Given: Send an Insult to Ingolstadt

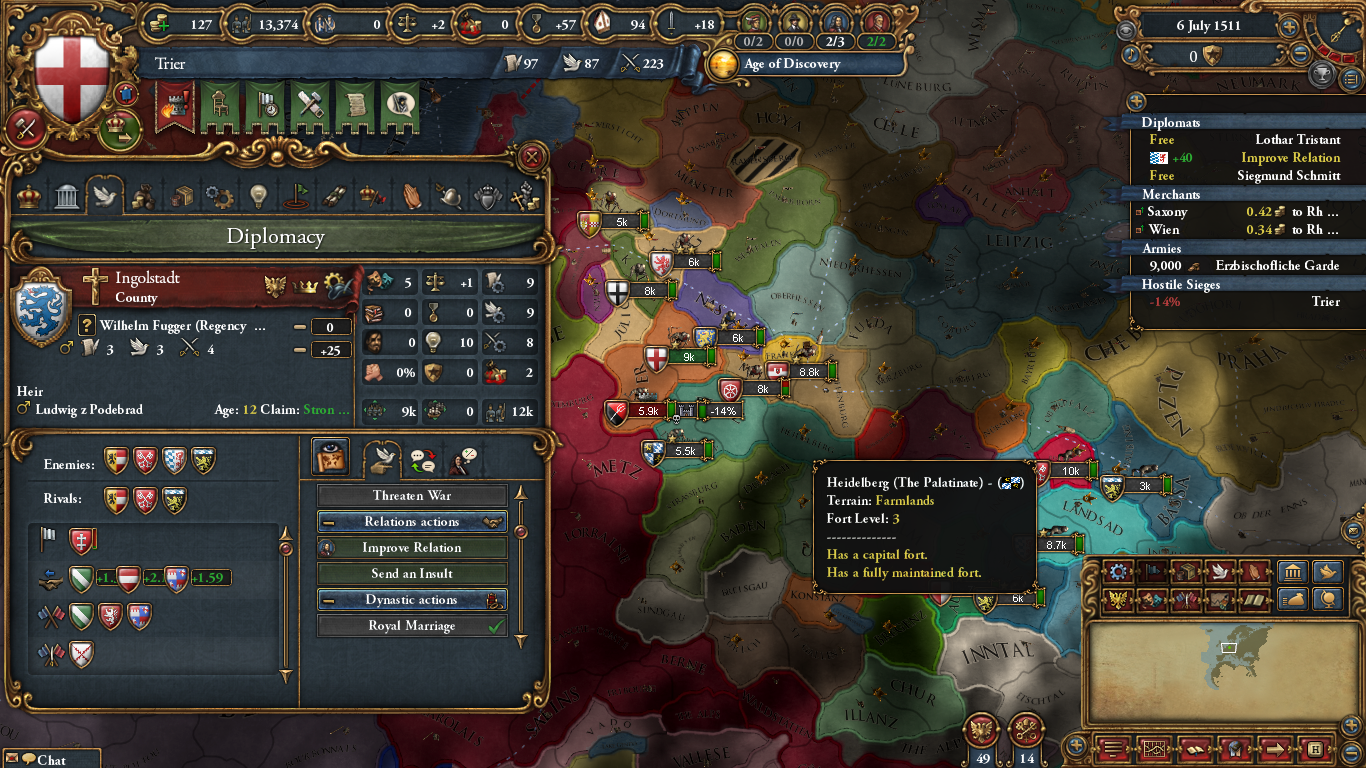Looking at the screenshot, I should pos(412,574).
